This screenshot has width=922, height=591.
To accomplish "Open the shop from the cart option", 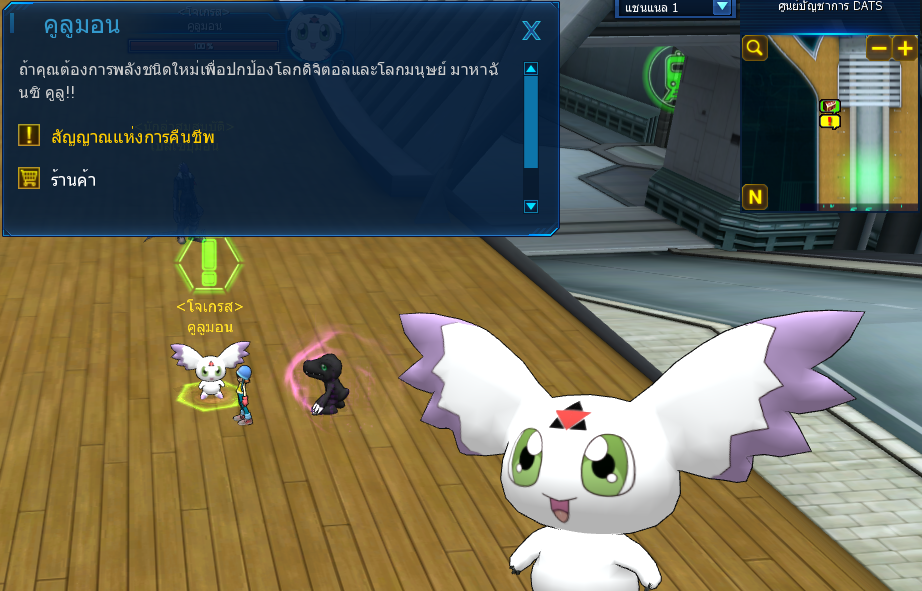I will (x=73, y=180).
